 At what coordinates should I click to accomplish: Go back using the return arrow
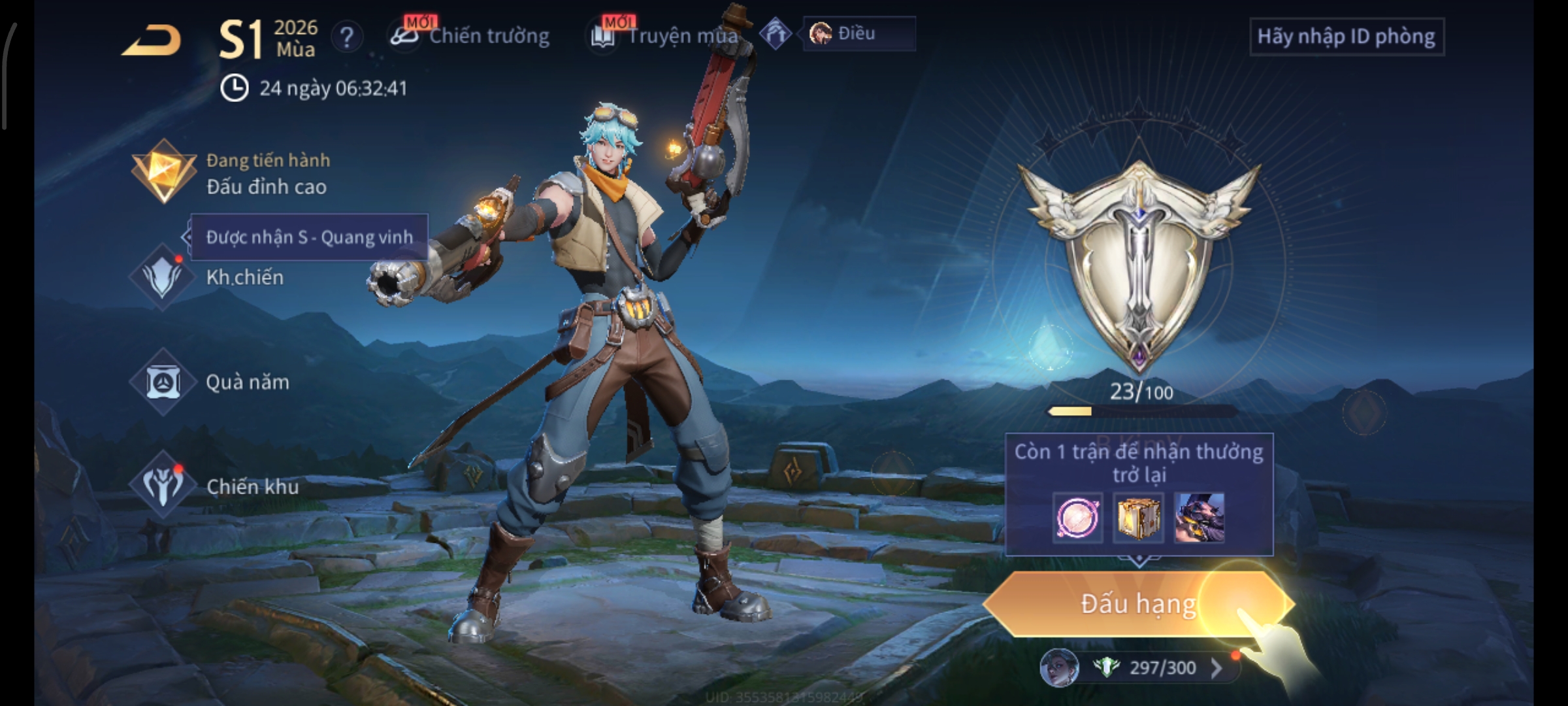(x=152, y=41)
